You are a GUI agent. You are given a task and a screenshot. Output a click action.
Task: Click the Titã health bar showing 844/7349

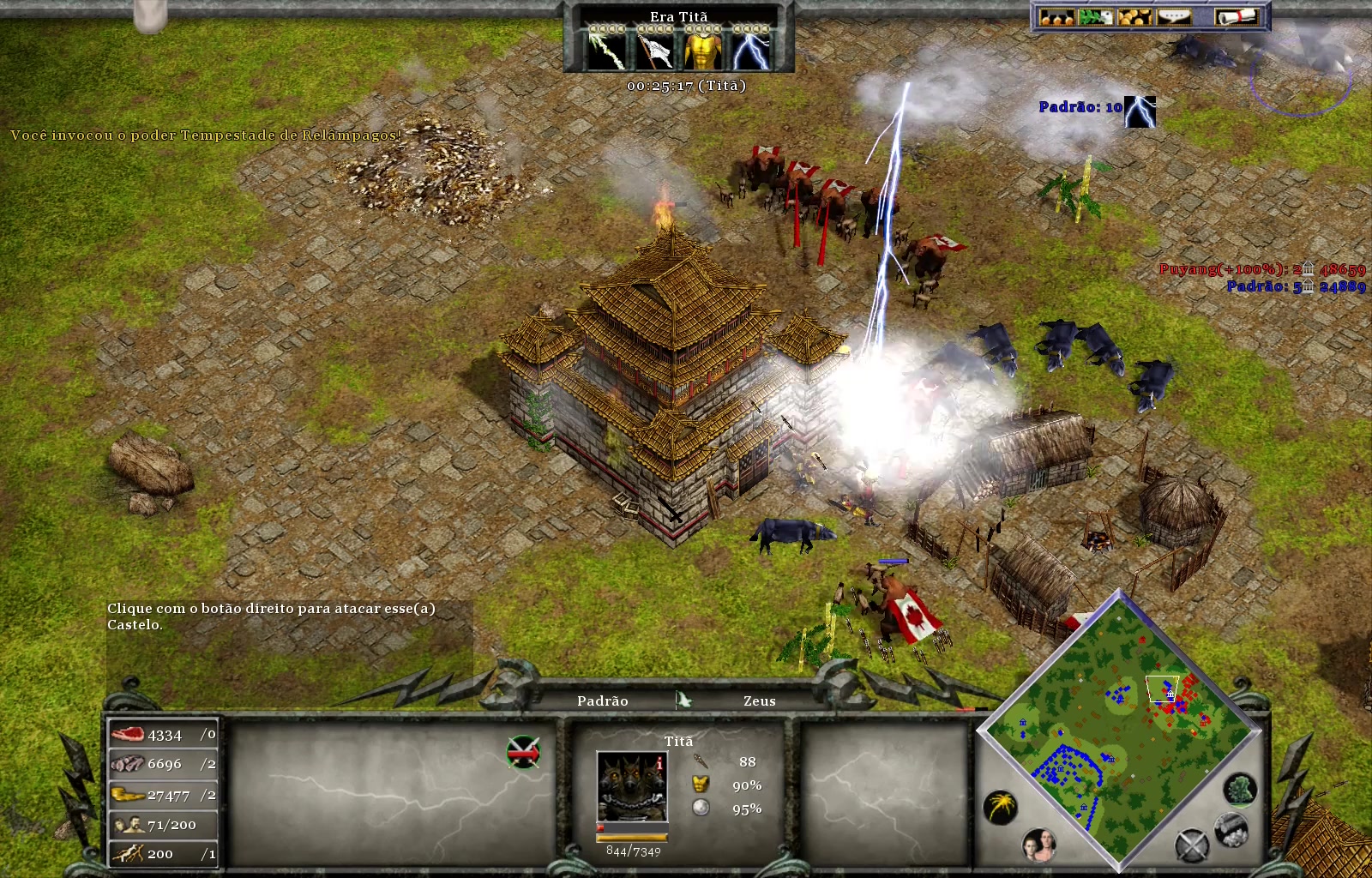coord(632,837)
